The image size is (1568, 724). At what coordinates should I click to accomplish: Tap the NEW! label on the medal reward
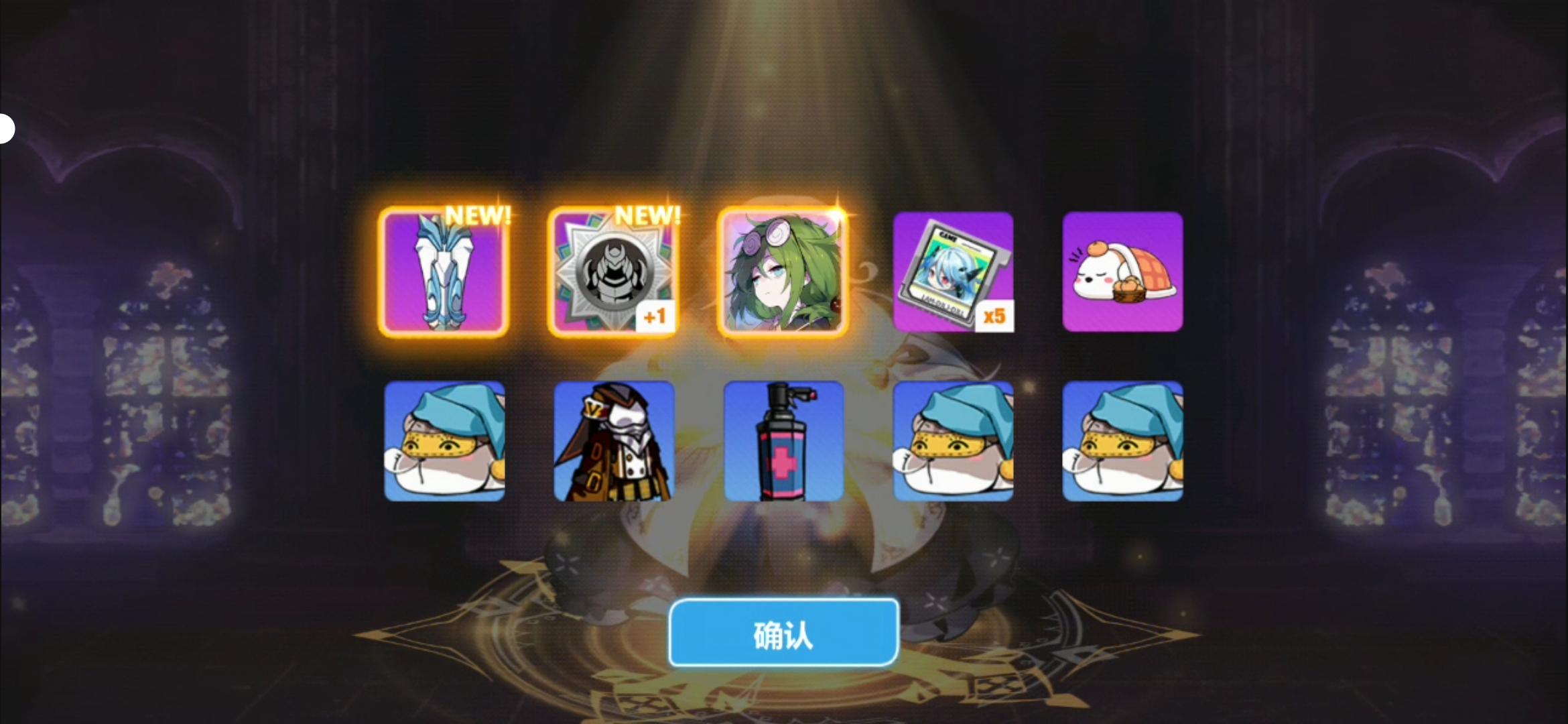pos(649,215)
